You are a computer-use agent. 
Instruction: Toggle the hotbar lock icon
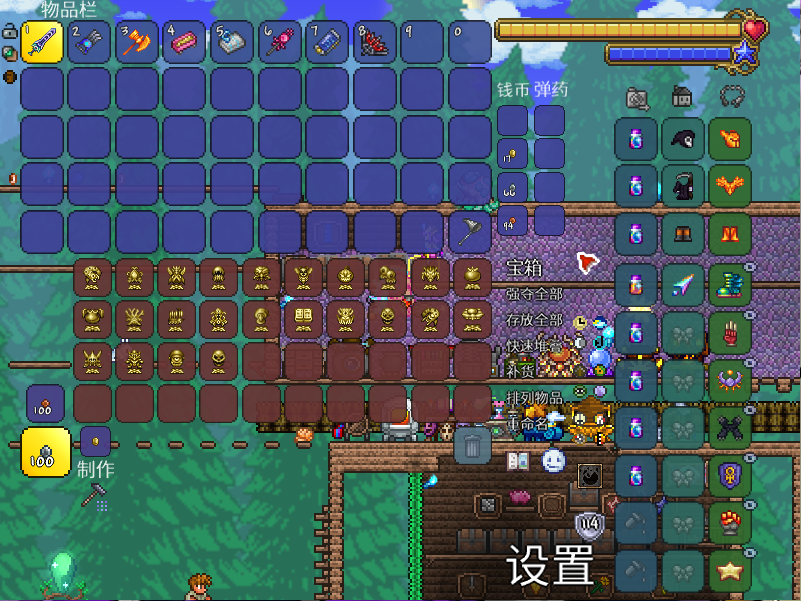[8, 31]
